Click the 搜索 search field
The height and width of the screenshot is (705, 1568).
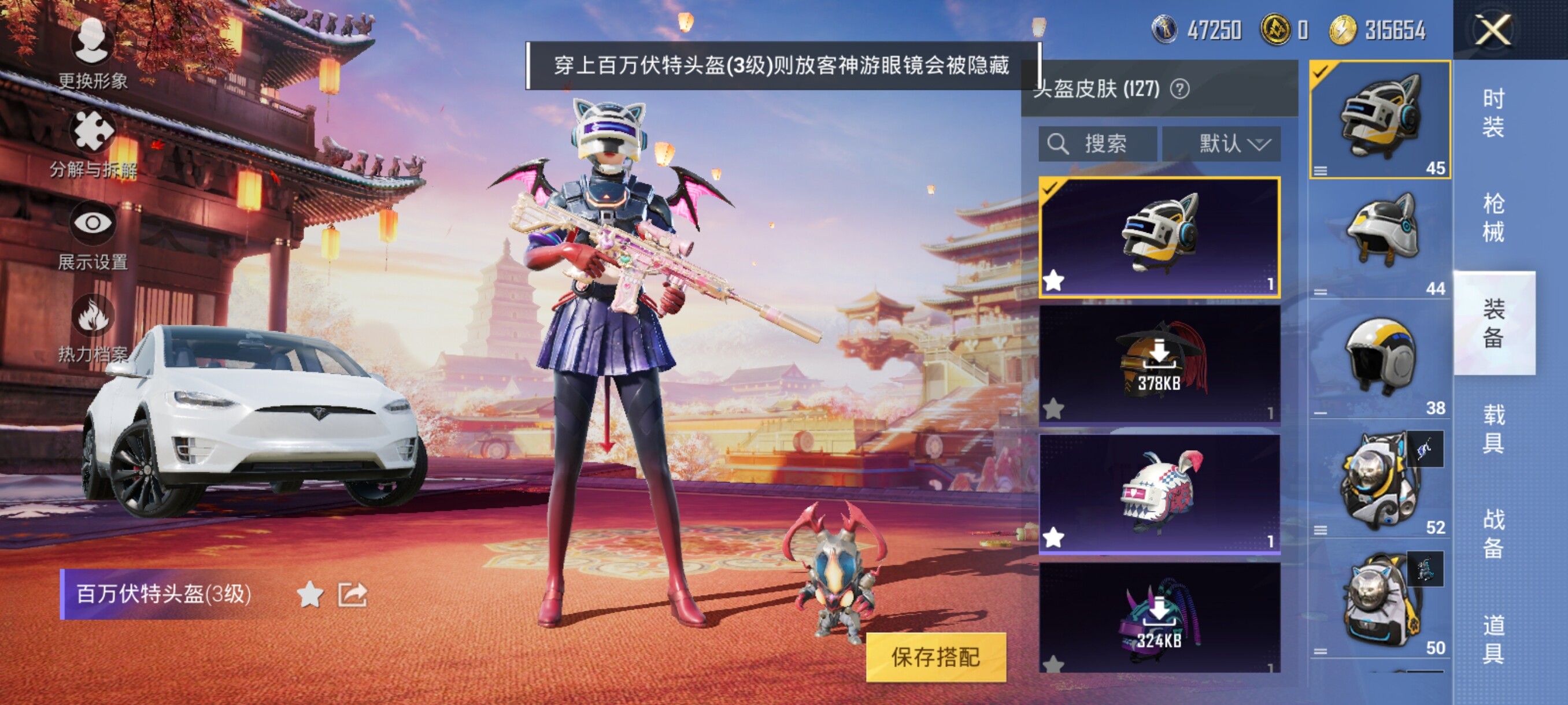[1097, 144]
